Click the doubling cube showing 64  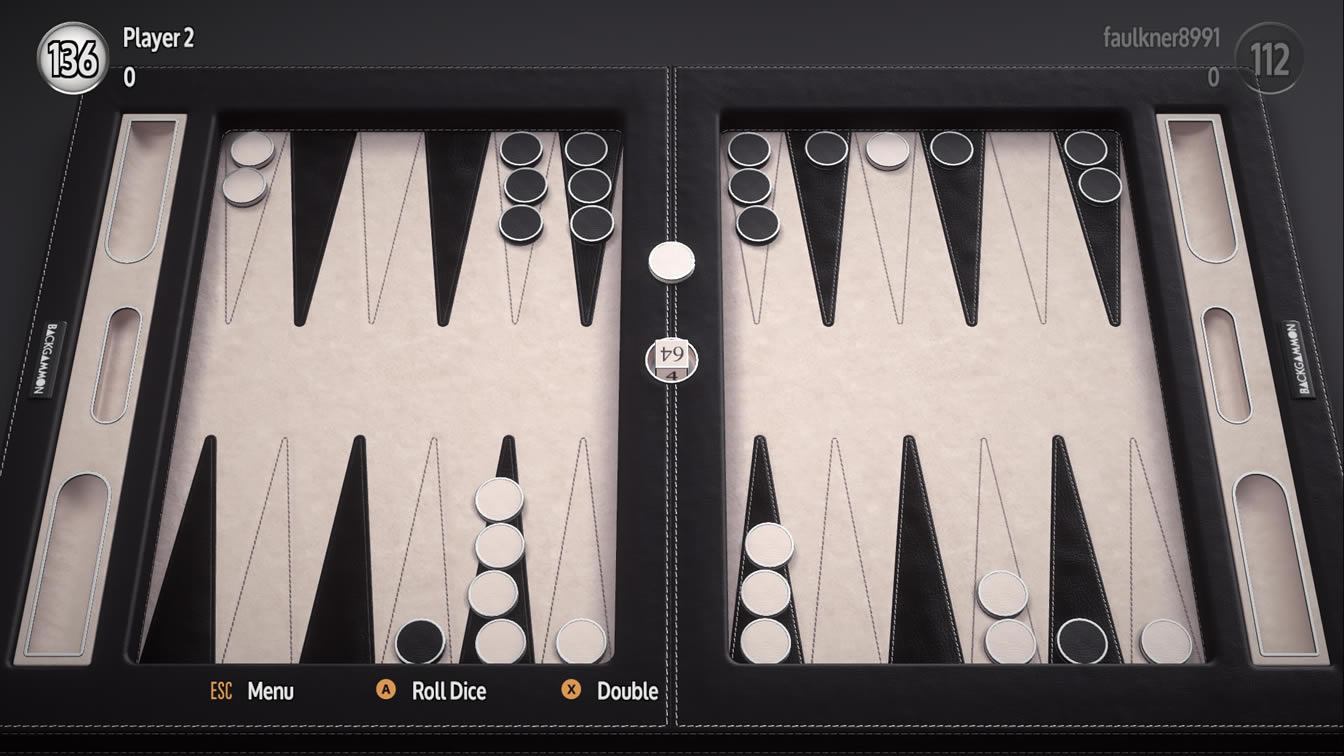pyautogui.click(x=671, y=357)
